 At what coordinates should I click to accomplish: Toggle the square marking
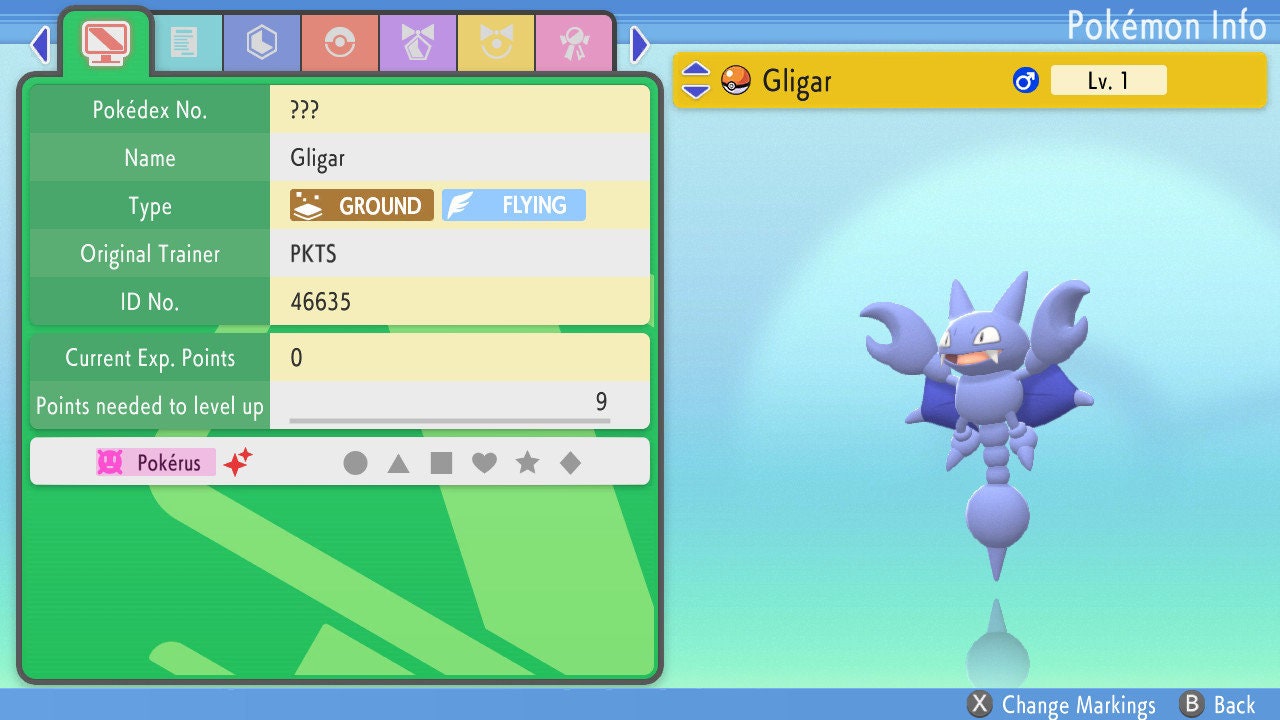click(x=441, y=463)
